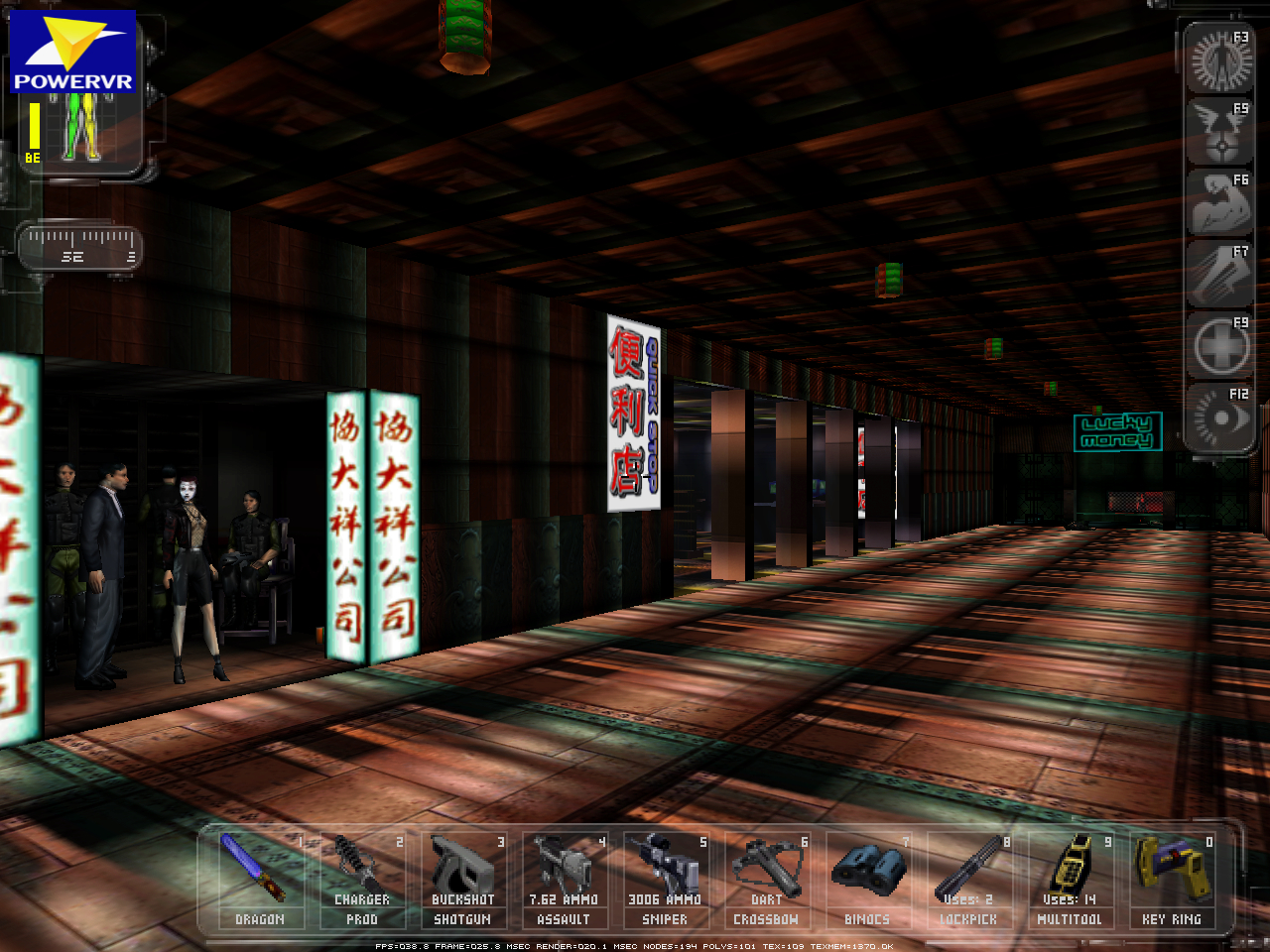Click the compass strip showing SE heading
This screenshot has width=1270, height=952.
click(x=79, y=248)
